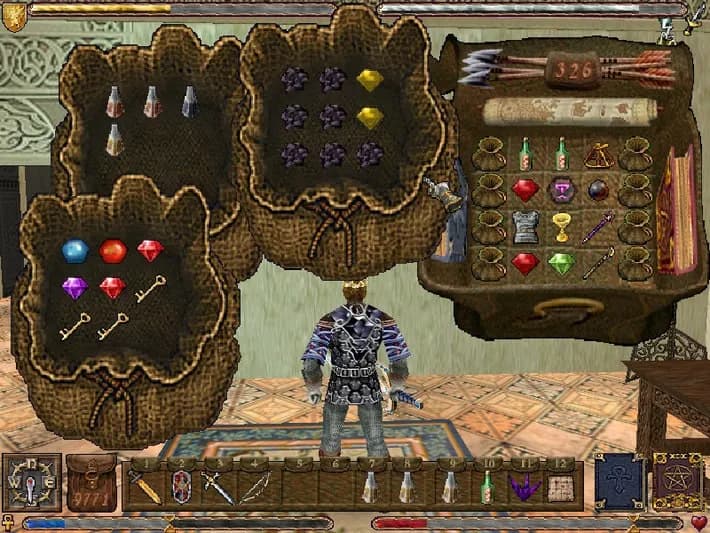Click the gold pouch showing 9771
Viewport: 710px width, 533px height.
click(x=92, y=483)
